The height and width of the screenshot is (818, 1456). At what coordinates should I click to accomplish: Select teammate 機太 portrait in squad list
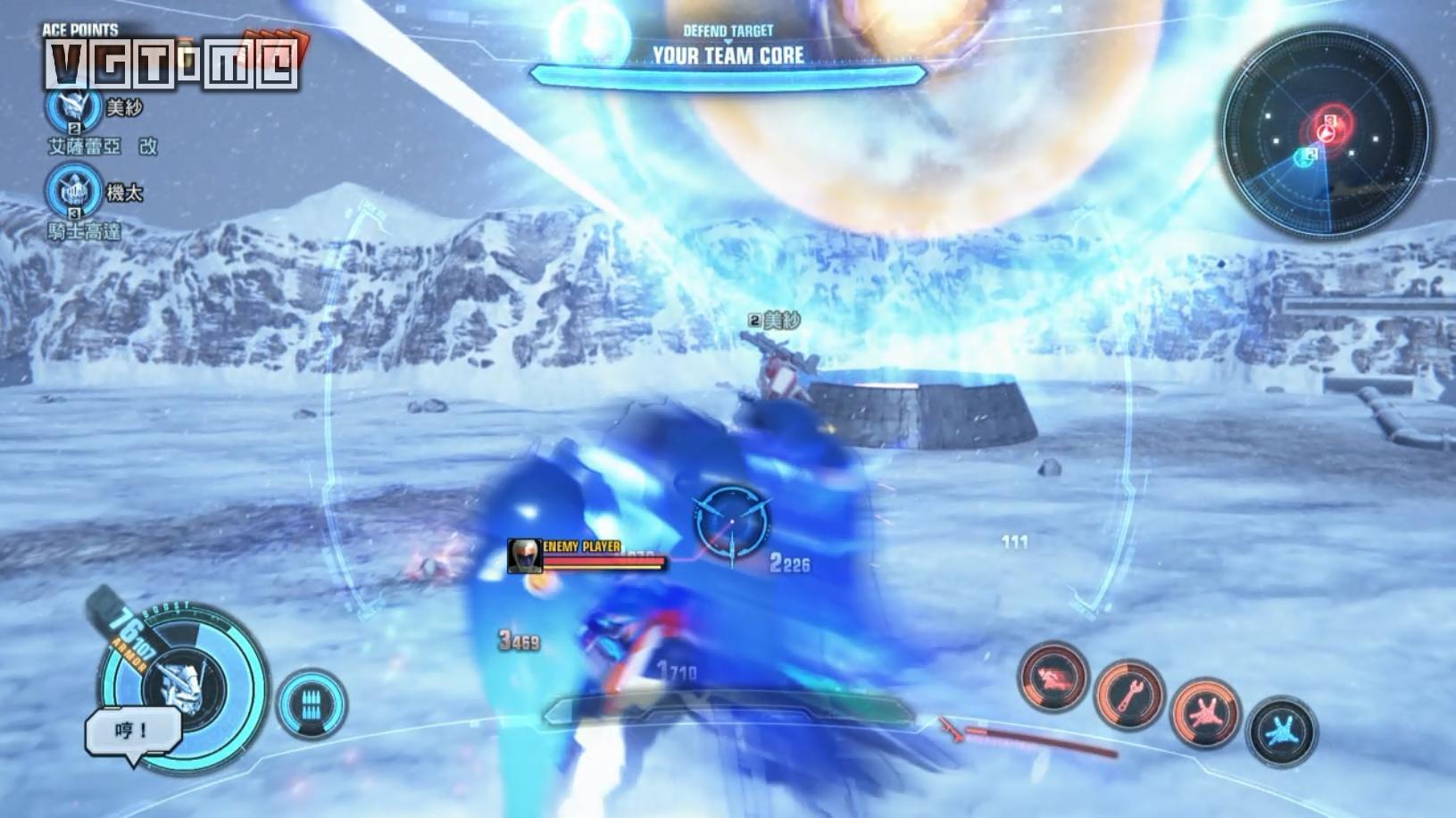click(73, 190)
